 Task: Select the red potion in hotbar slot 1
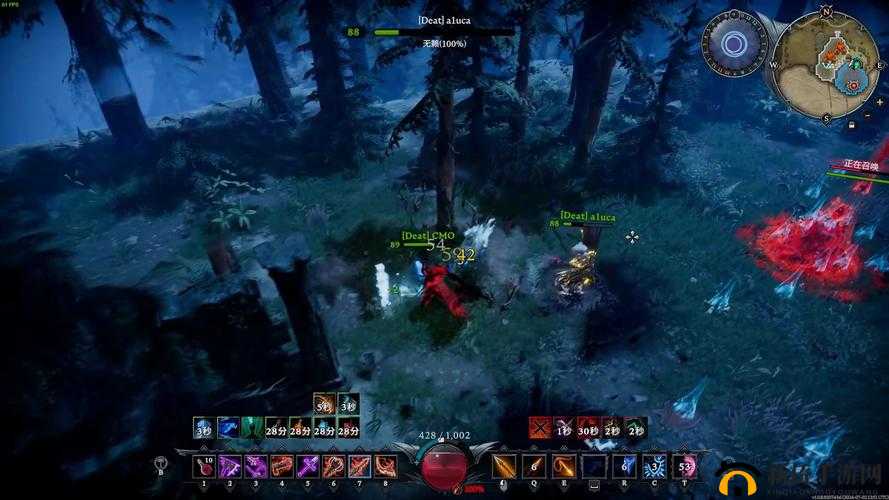204,466
